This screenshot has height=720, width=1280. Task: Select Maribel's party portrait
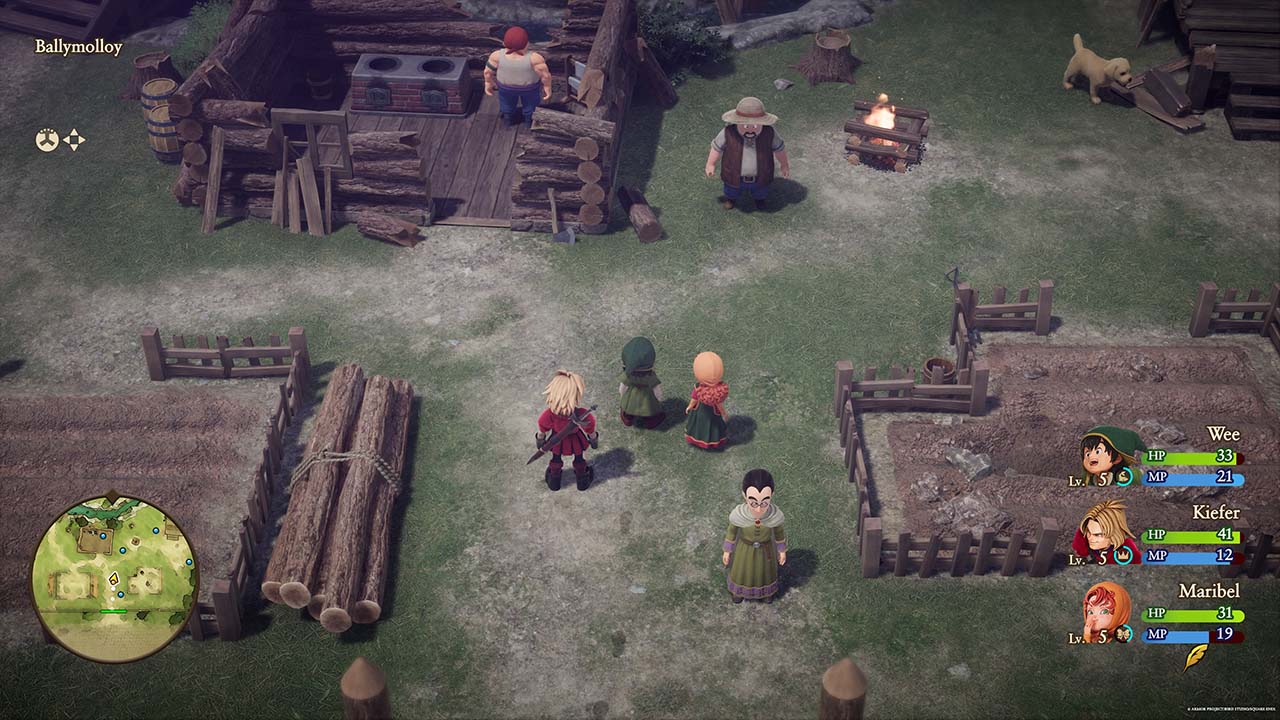point(1106,610)
